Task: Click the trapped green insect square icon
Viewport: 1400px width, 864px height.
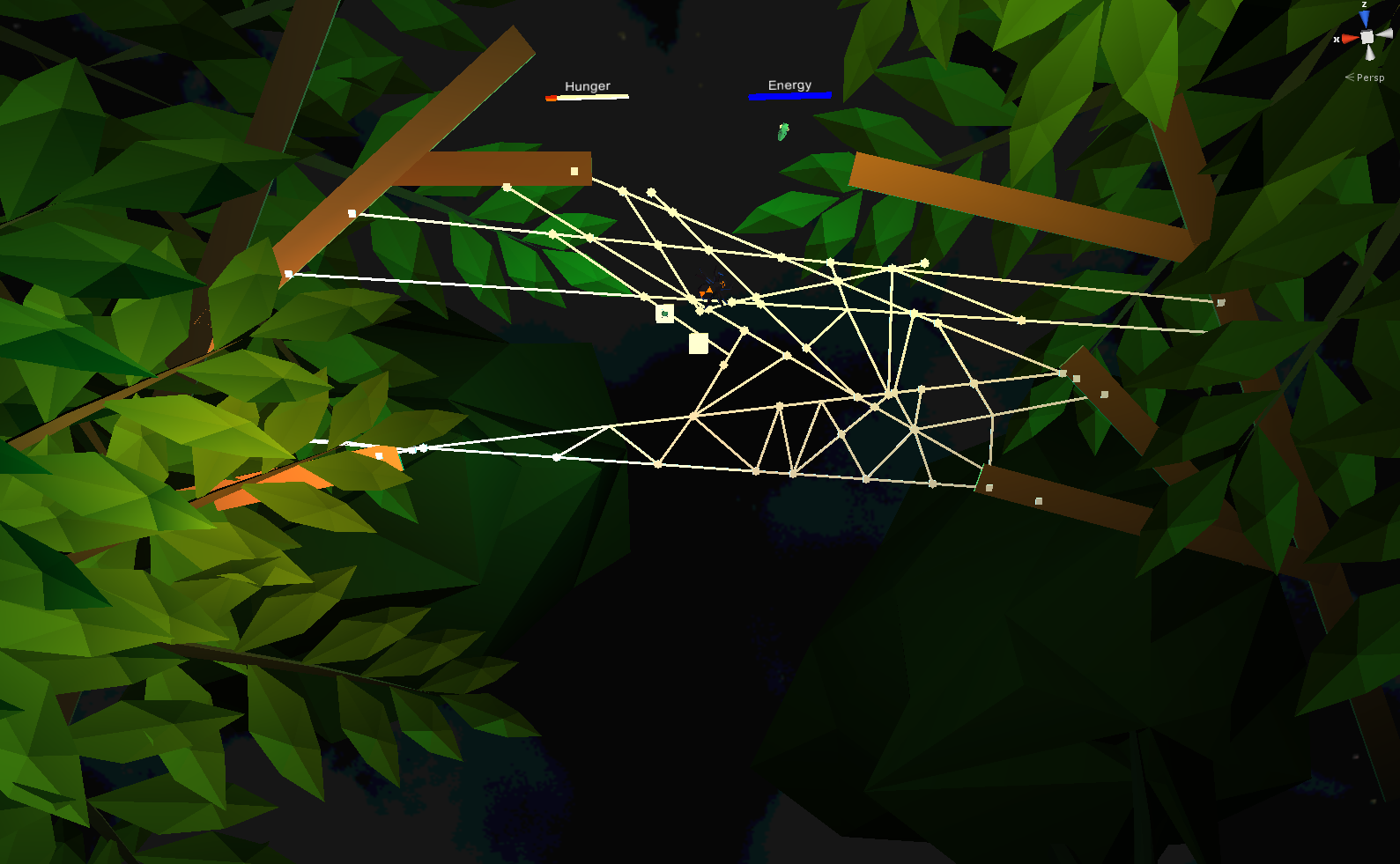Action: 664,313
